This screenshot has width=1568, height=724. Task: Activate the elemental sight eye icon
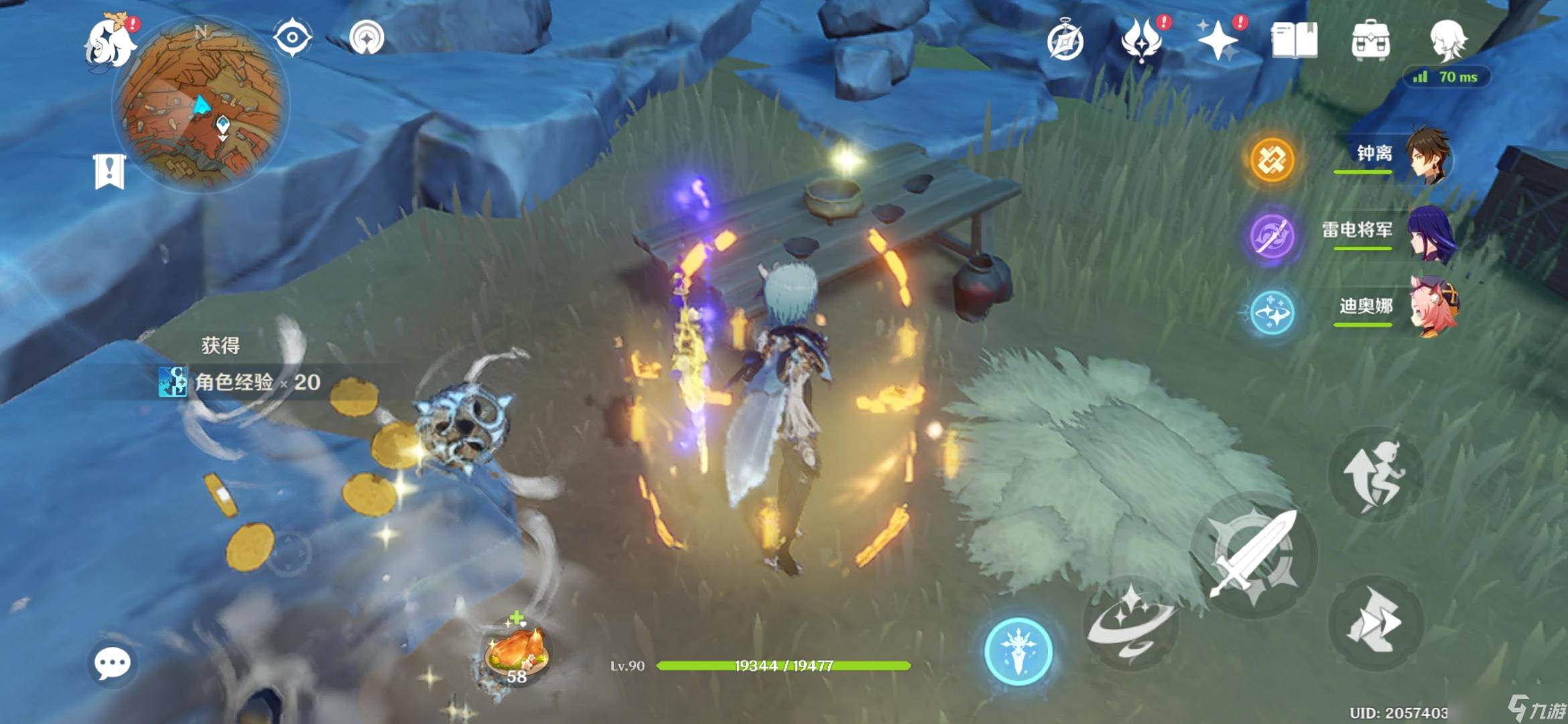tap(293, 38)
